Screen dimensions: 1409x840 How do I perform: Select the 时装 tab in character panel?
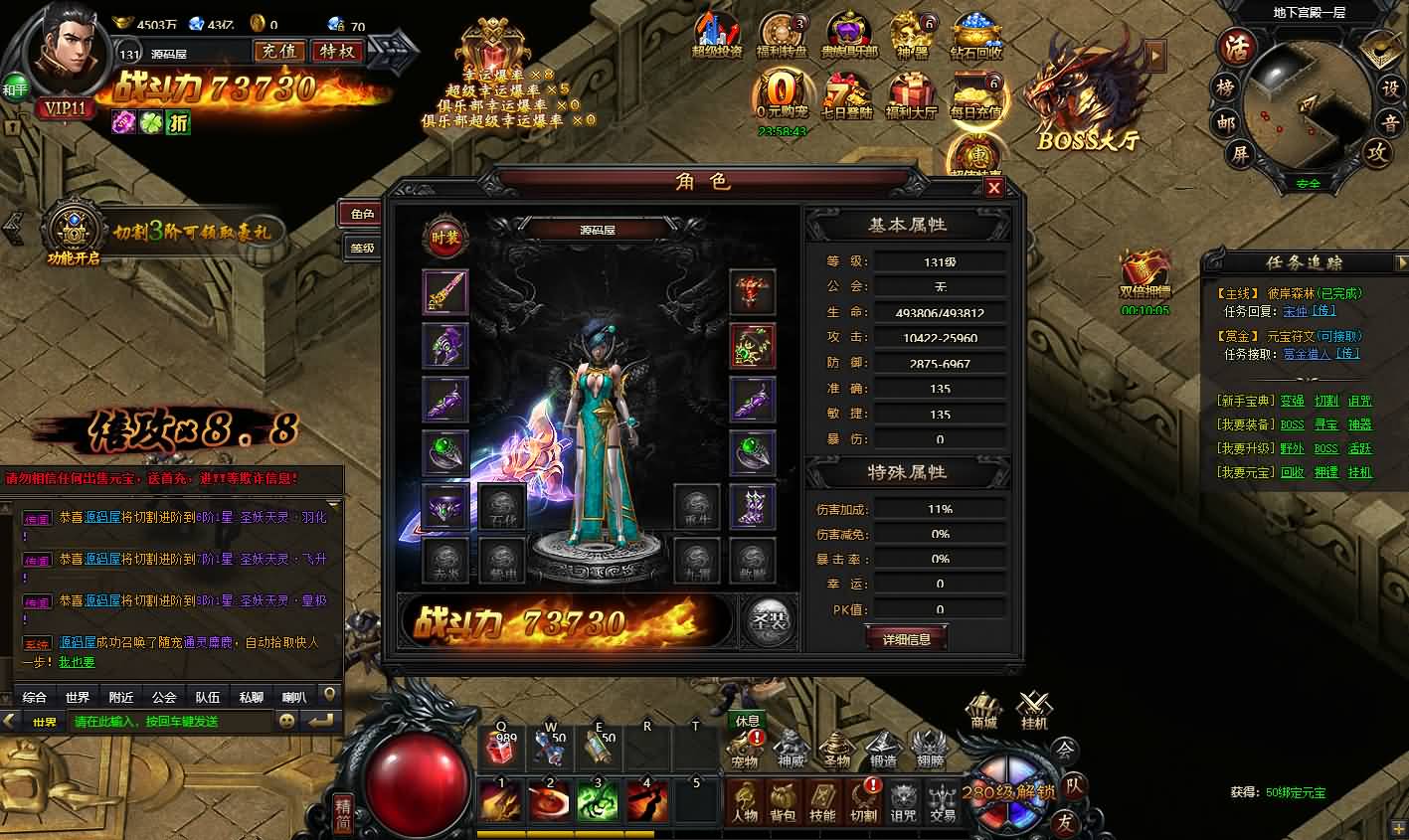coord(444,239)
